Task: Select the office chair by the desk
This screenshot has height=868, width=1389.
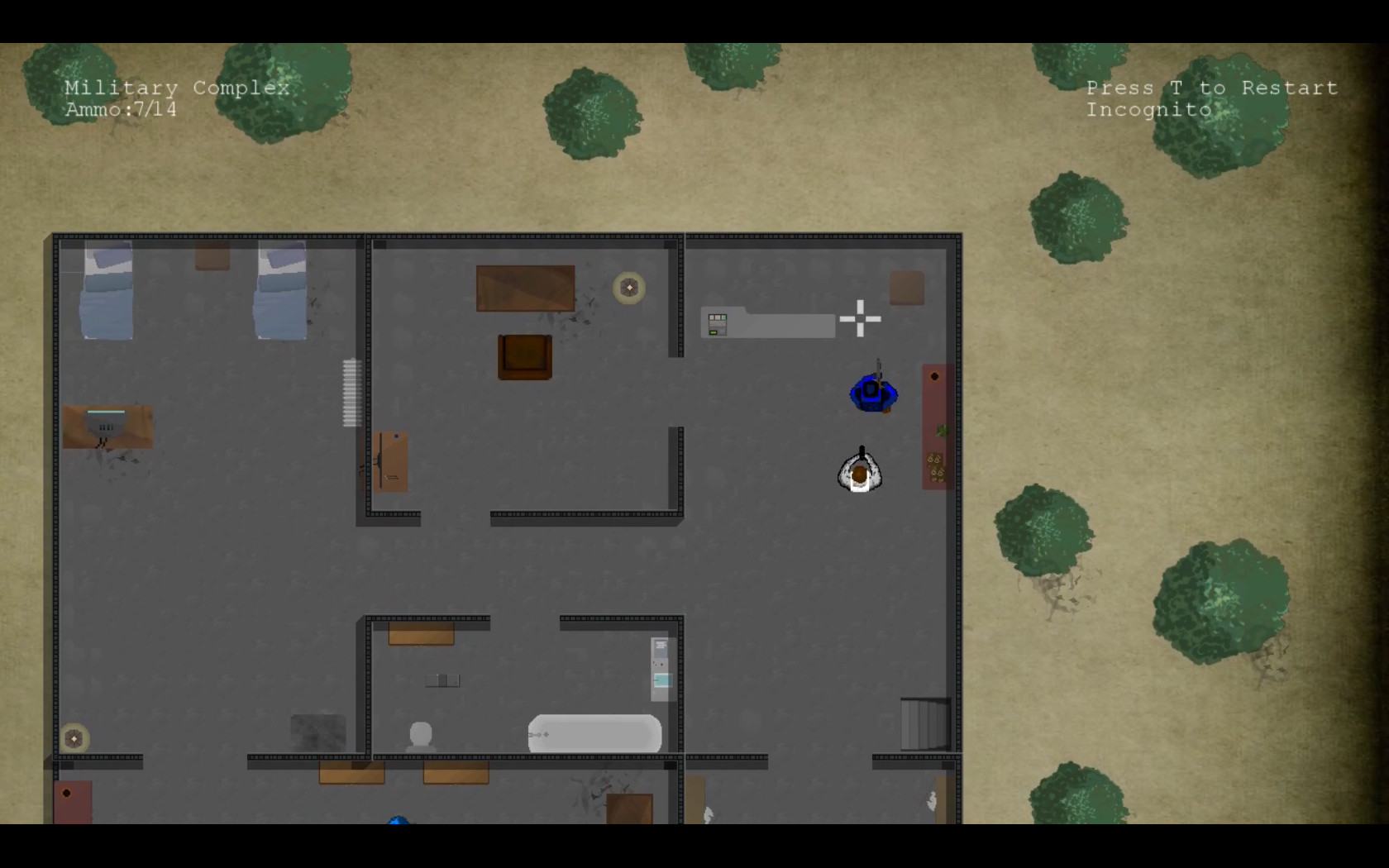Action: tap(523, 357)
